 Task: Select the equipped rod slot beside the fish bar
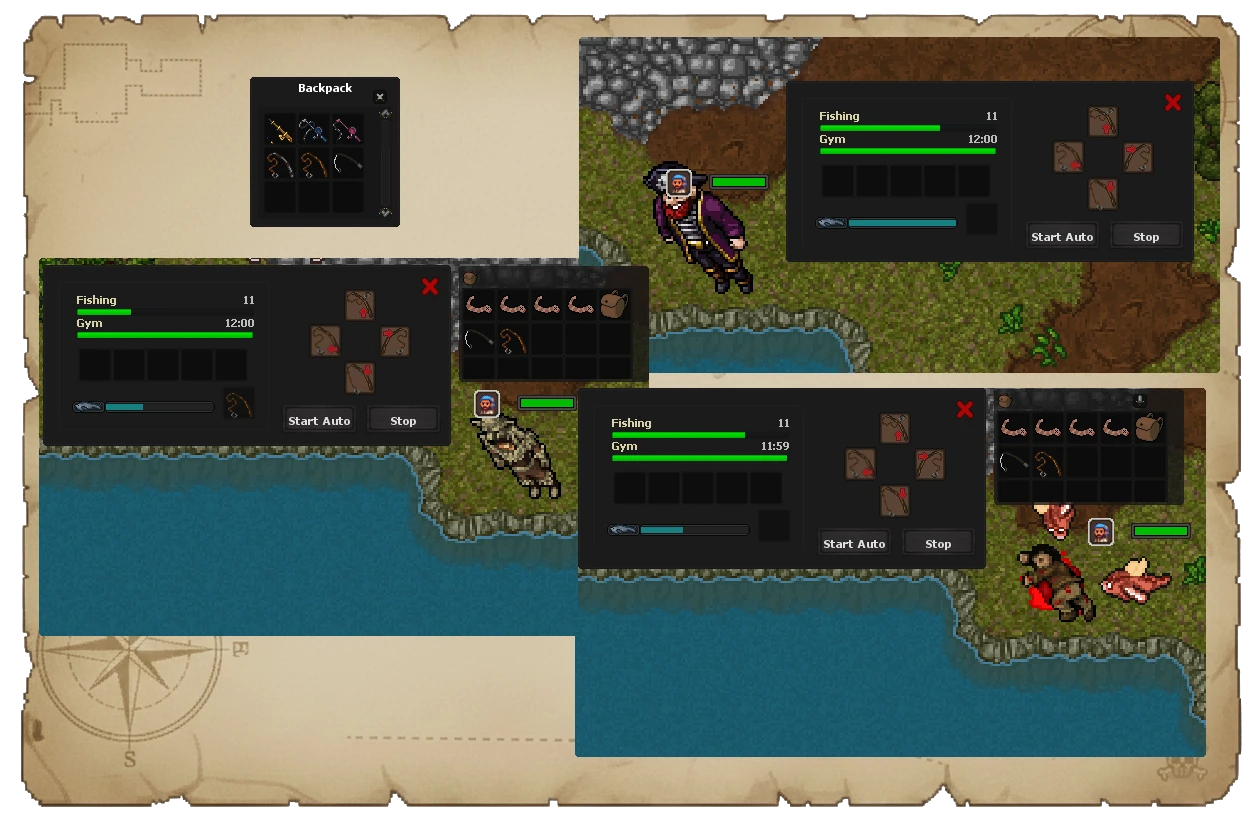[x=238, y=404]
